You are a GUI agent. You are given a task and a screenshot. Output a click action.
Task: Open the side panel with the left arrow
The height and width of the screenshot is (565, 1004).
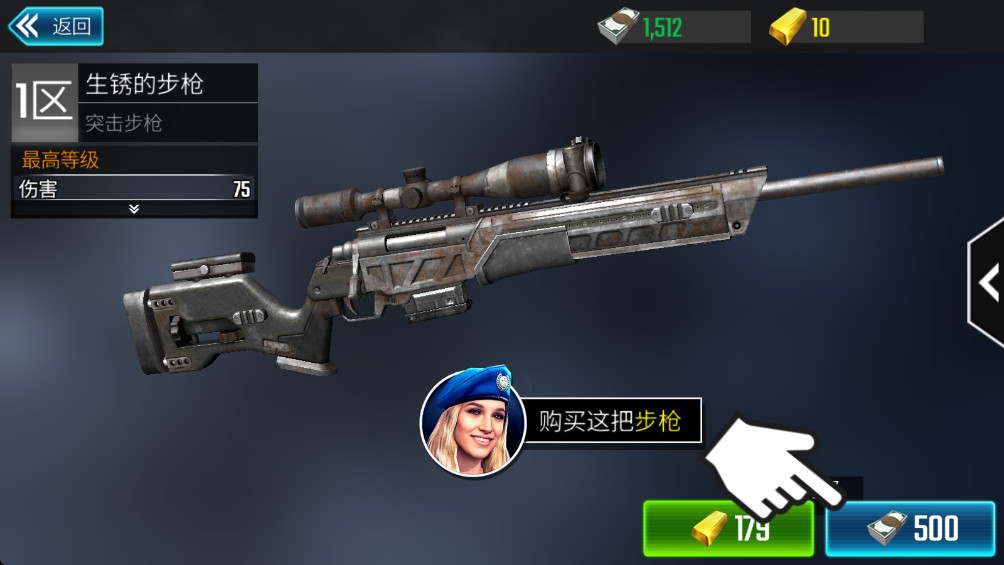987,283
